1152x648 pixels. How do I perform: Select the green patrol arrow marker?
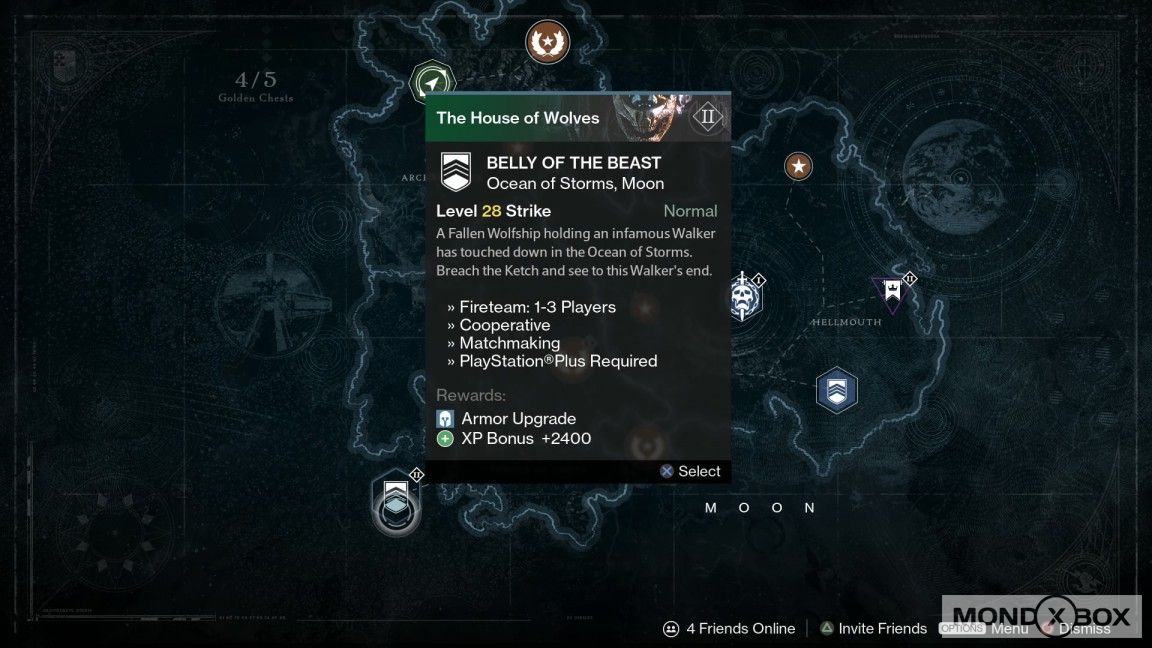coord(432,83)
